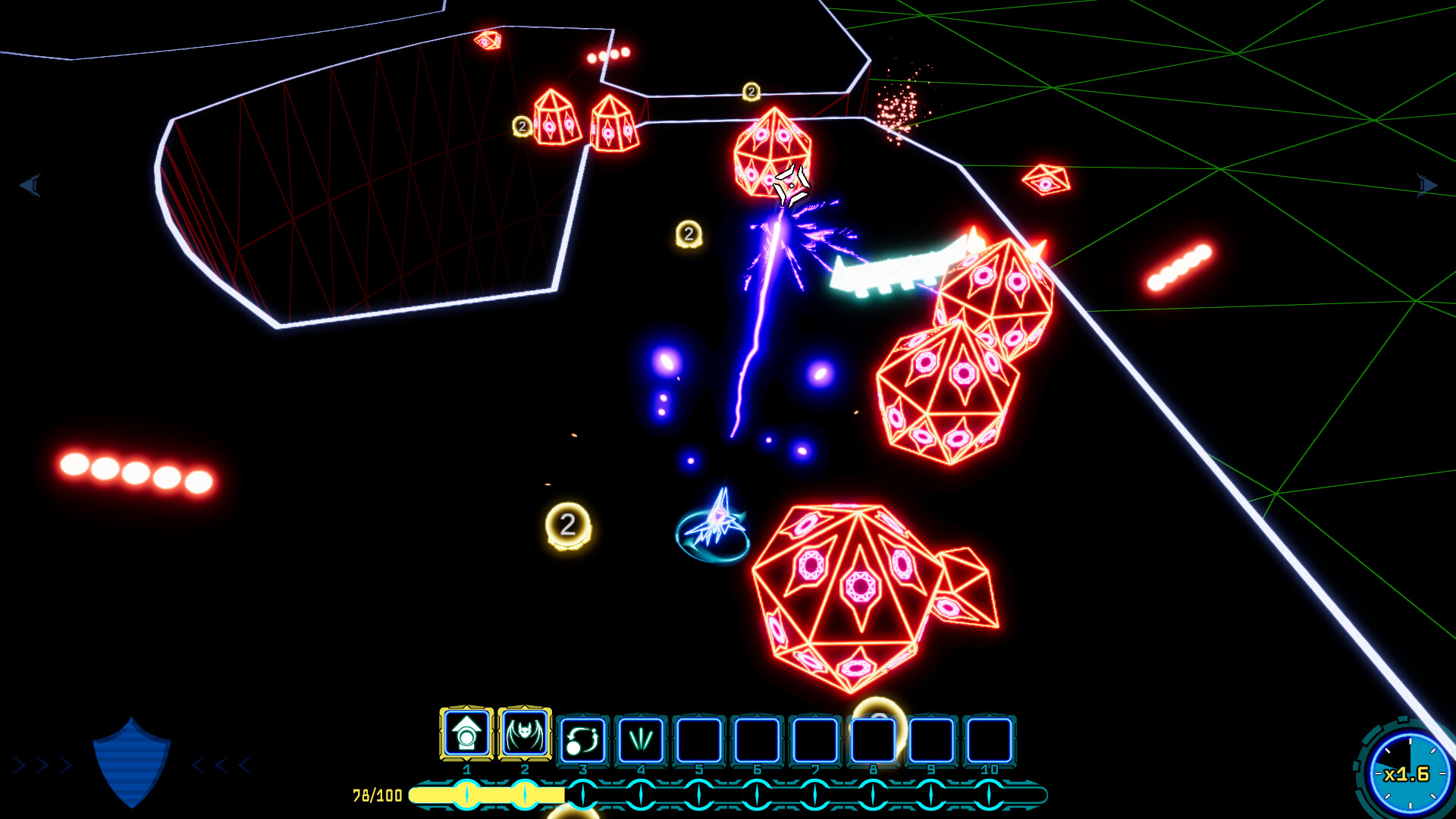
Task: Toggle the empty hotbar slot 5
Action: [699, 739]
